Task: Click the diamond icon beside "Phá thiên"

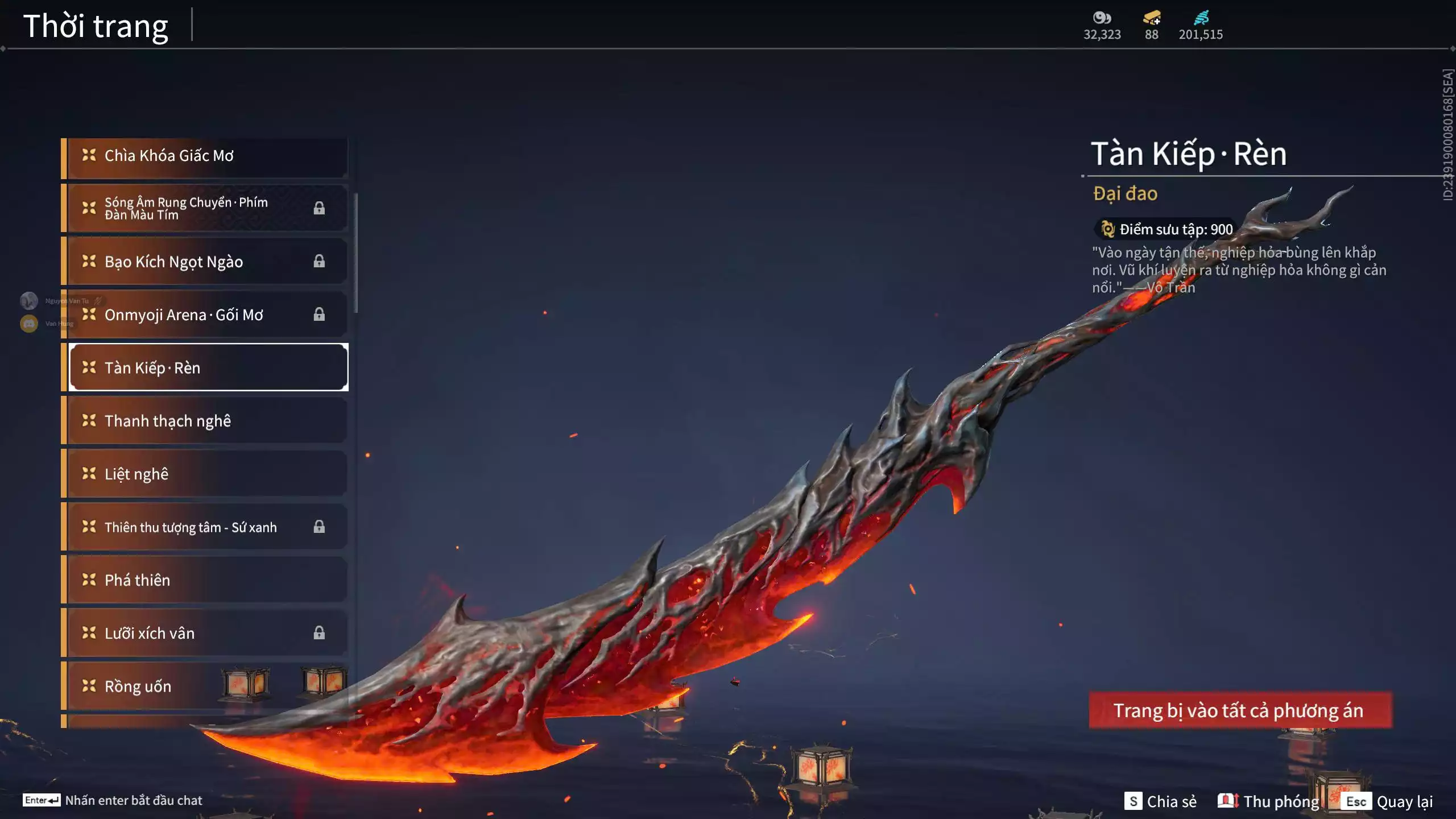Action: coord(88,580)
